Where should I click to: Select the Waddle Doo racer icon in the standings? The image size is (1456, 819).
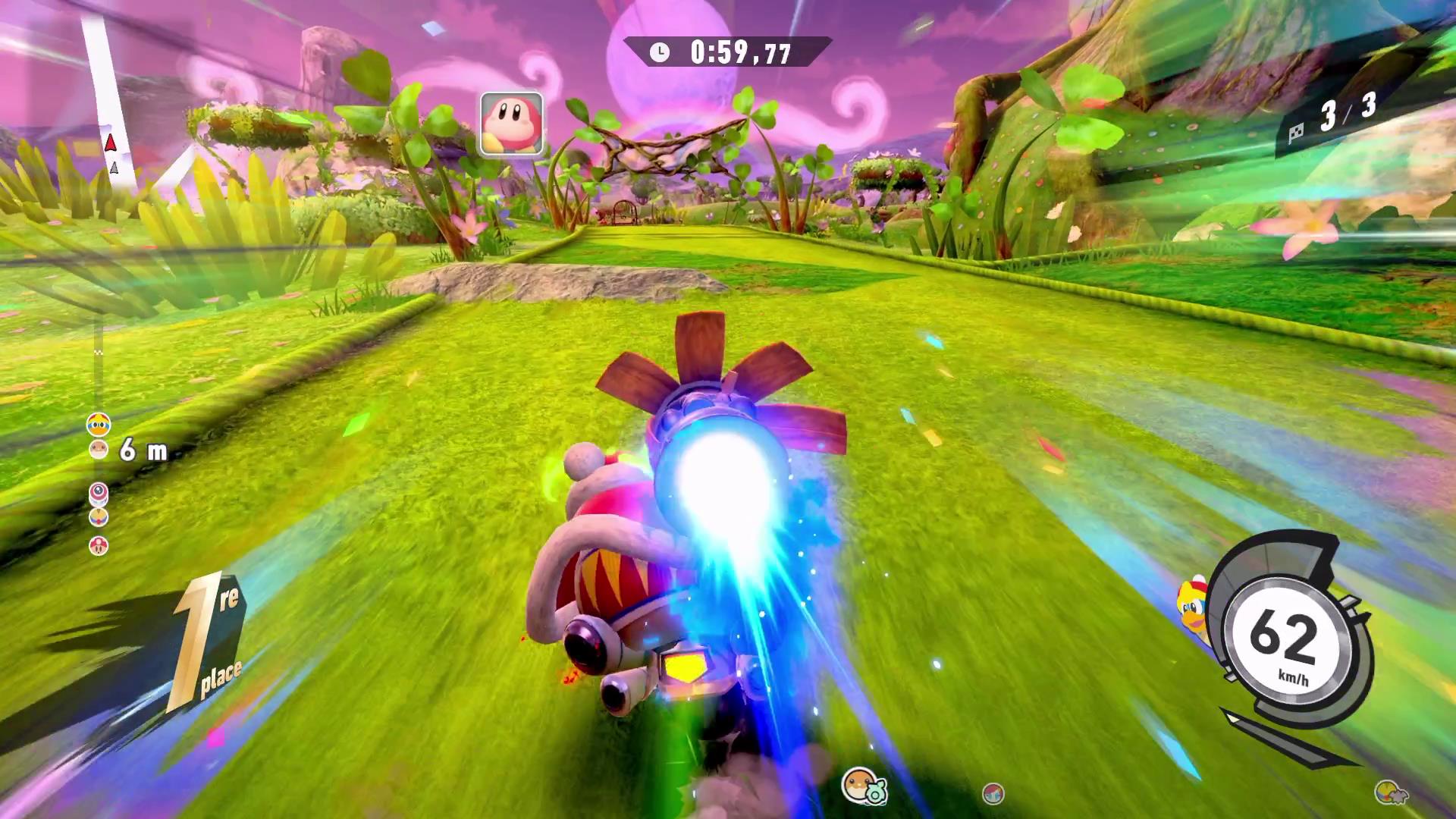click(99, 493)
